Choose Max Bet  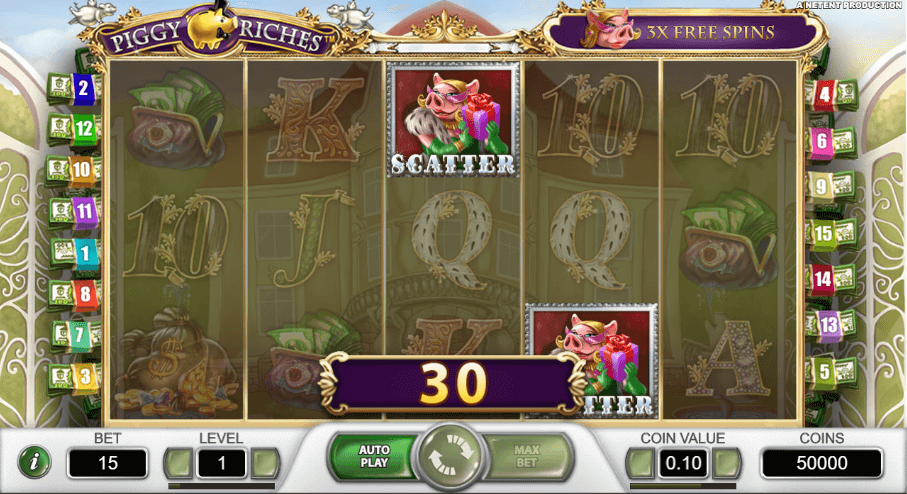tap(526, 457)
